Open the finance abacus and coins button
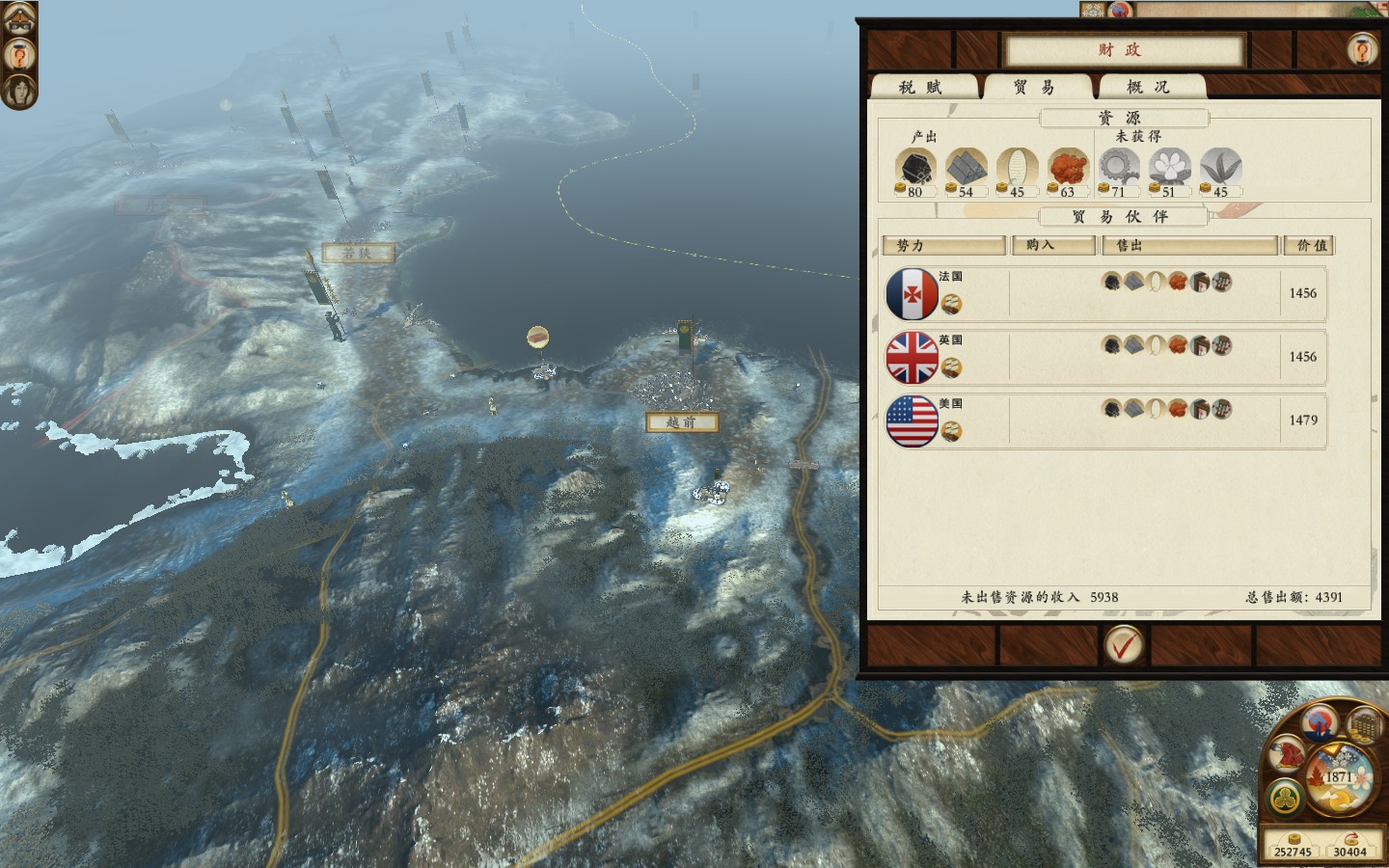The image size is (1389, 868). click(1363, 724)
